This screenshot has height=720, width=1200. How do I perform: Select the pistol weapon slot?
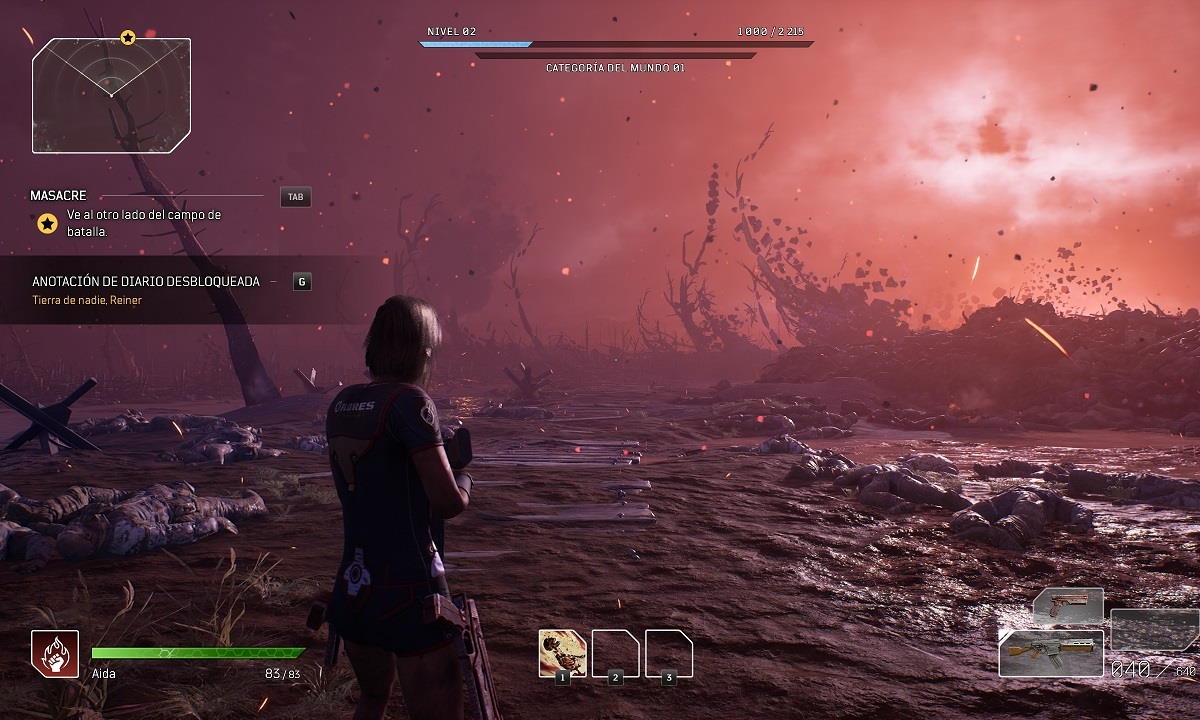(x=1067, y=605)
